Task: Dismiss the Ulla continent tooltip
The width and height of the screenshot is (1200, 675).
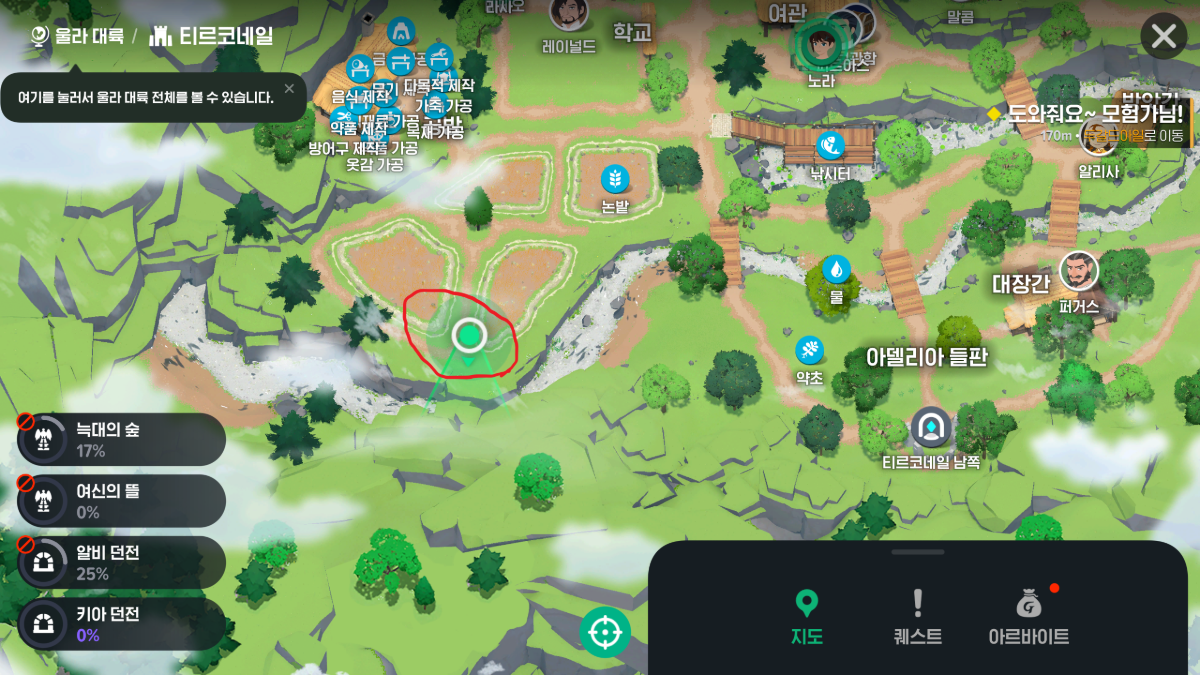Action: point(289,89)
